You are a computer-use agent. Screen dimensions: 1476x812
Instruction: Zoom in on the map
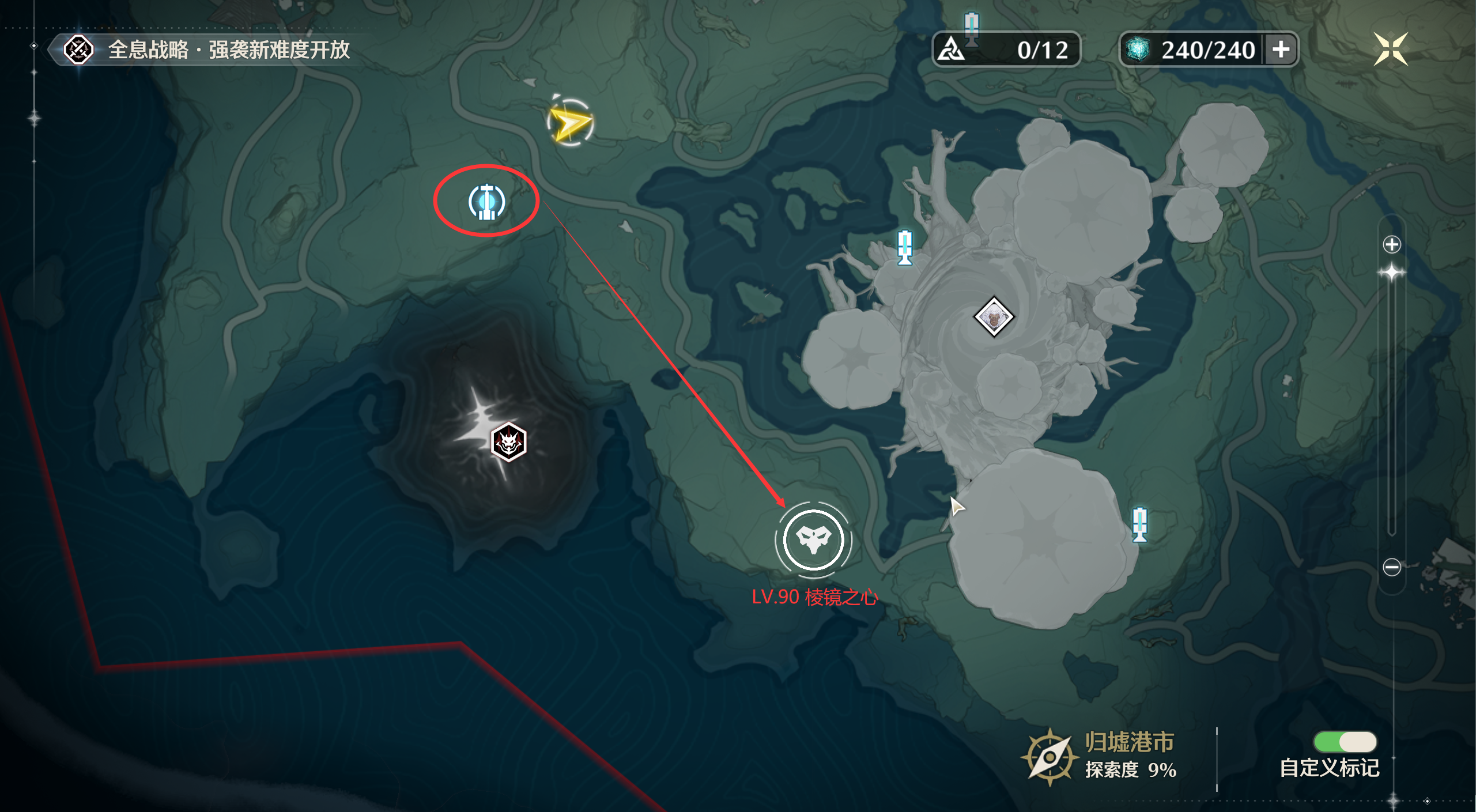click(1391, 244)
